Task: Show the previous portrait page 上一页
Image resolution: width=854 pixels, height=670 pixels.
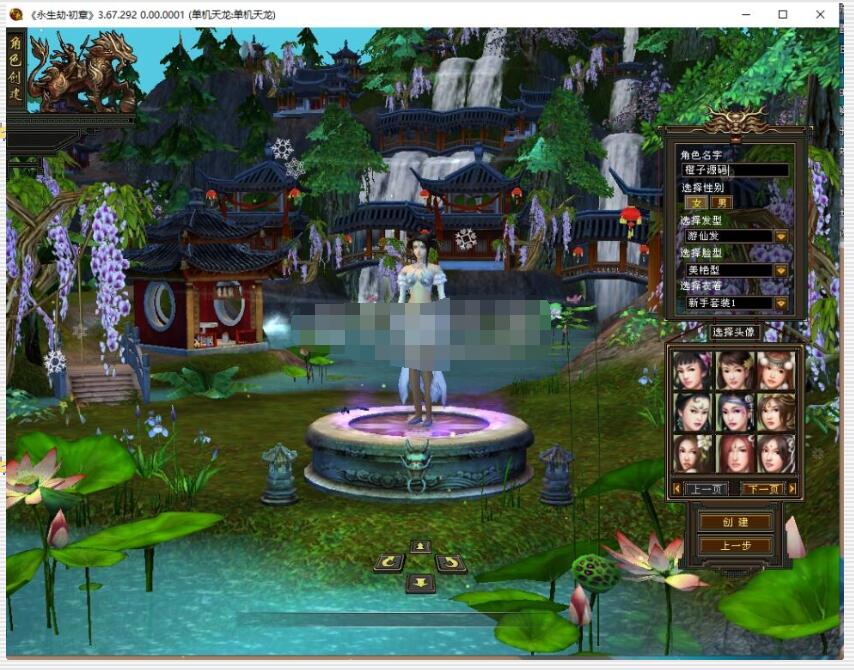Action: click(707, 489)
